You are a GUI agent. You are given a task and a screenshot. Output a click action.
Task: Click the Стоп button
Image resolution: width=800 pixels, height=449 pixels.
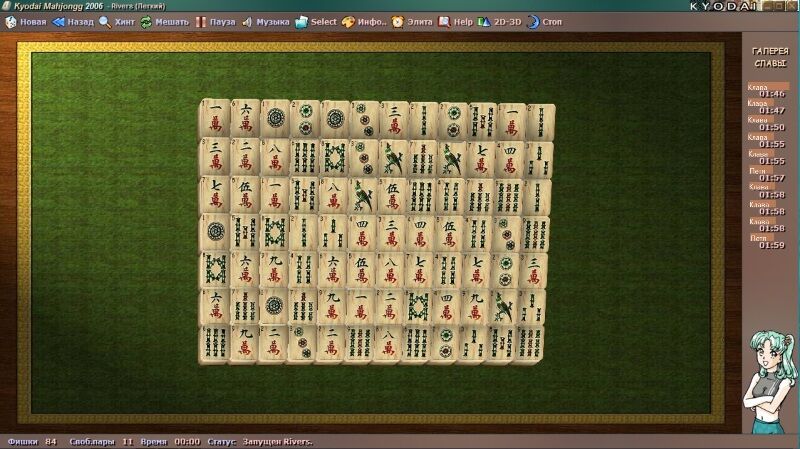click(545, 21)
